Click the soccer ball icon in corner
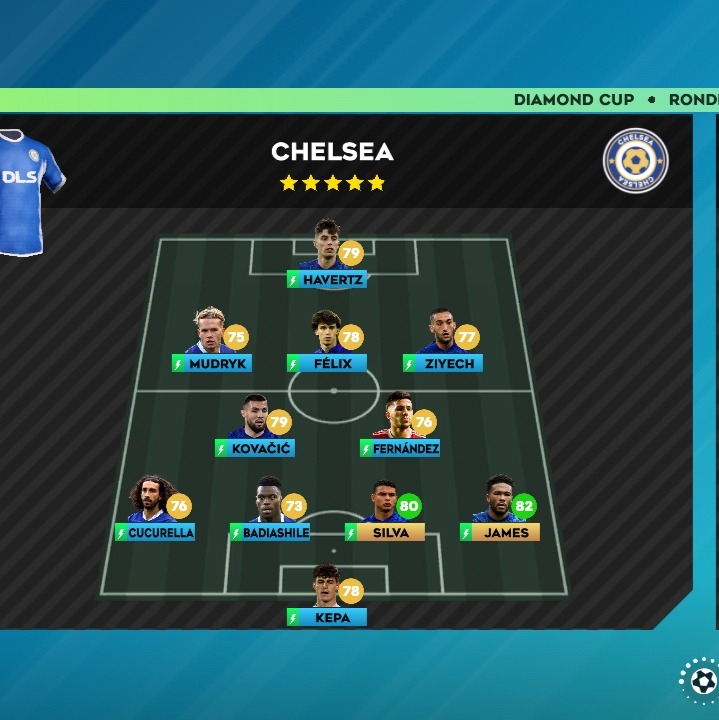 tap(702, 682)
